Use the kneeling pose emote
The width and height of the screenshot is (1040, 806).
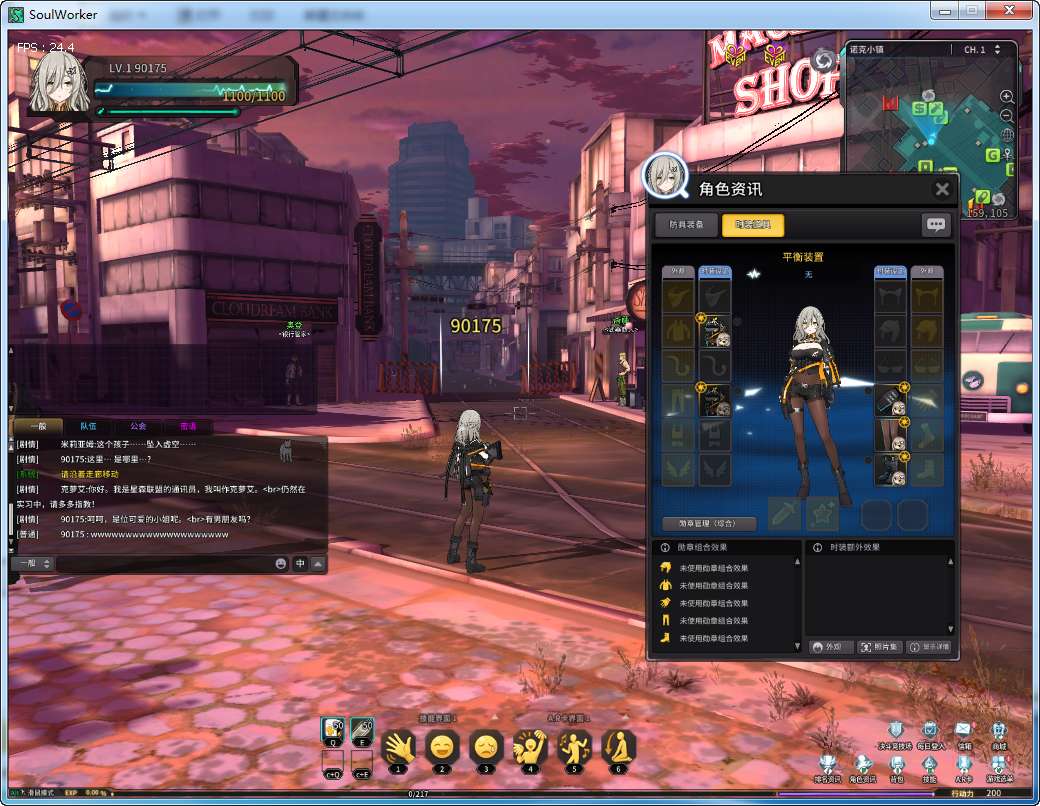[618, 746]
